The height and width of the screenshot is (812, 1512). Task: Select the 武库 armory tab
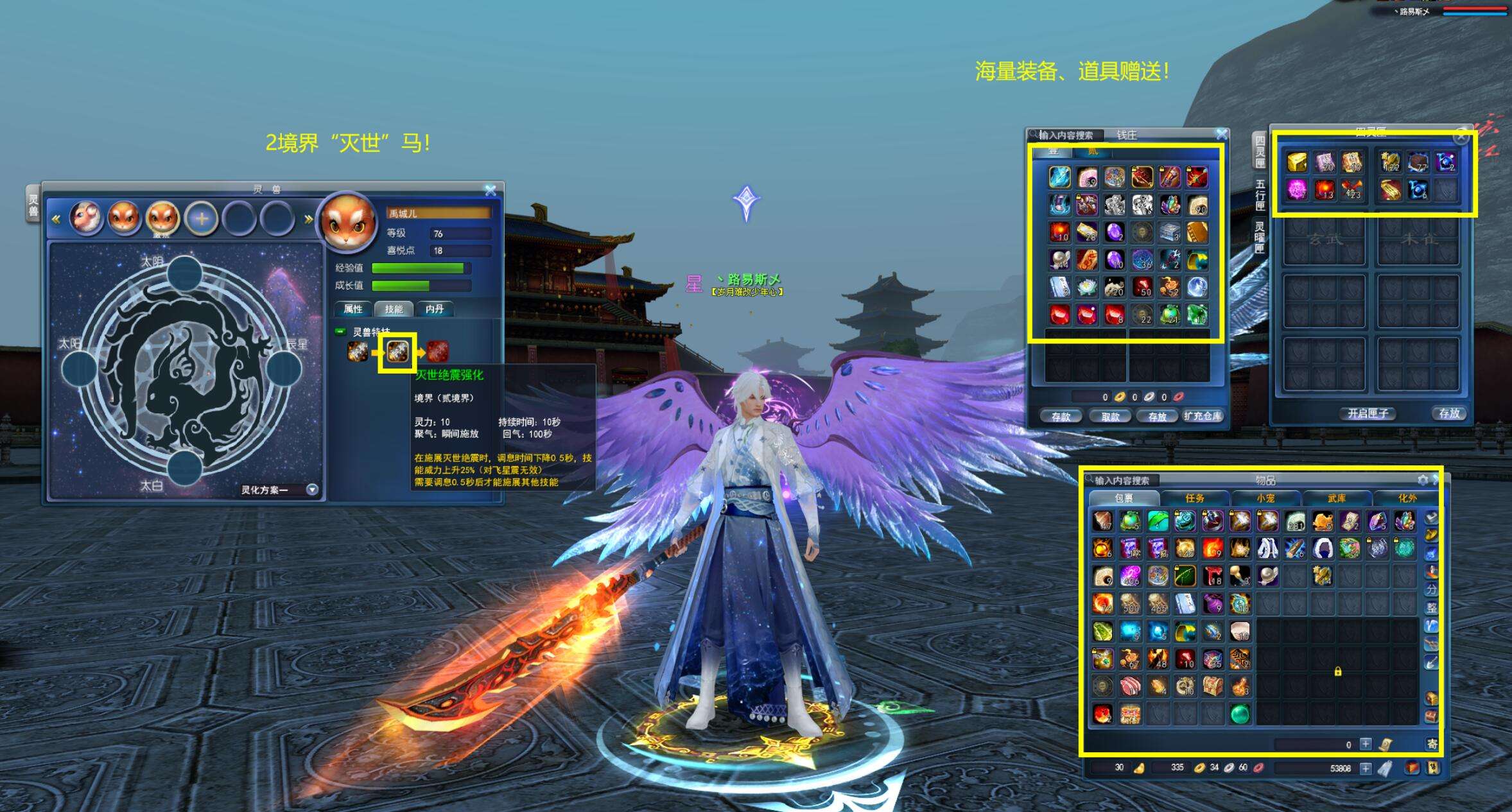tap(1337, 498)
